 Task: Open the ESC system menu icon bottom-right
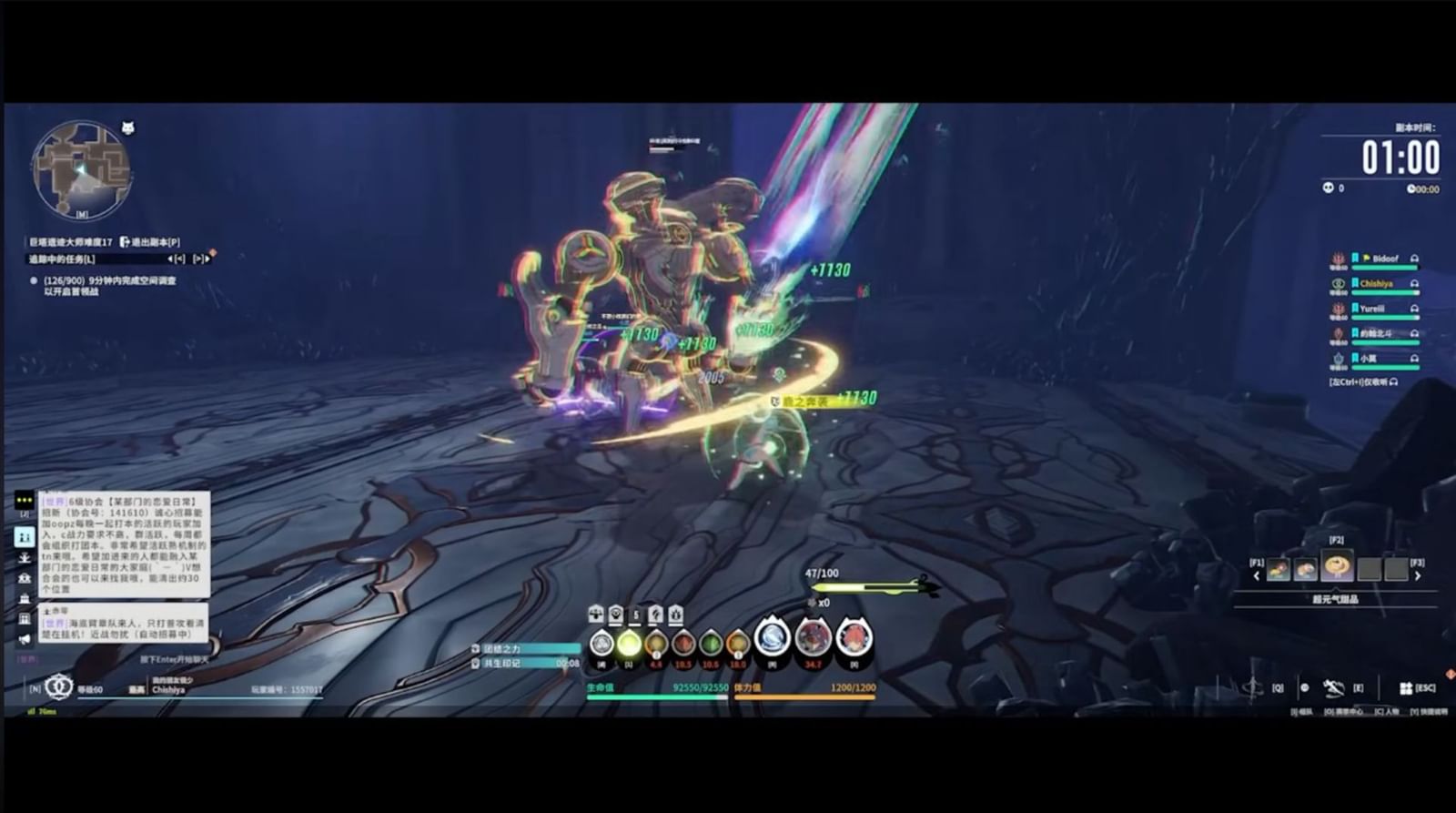pyautogui.click(x=1407, y=689)
